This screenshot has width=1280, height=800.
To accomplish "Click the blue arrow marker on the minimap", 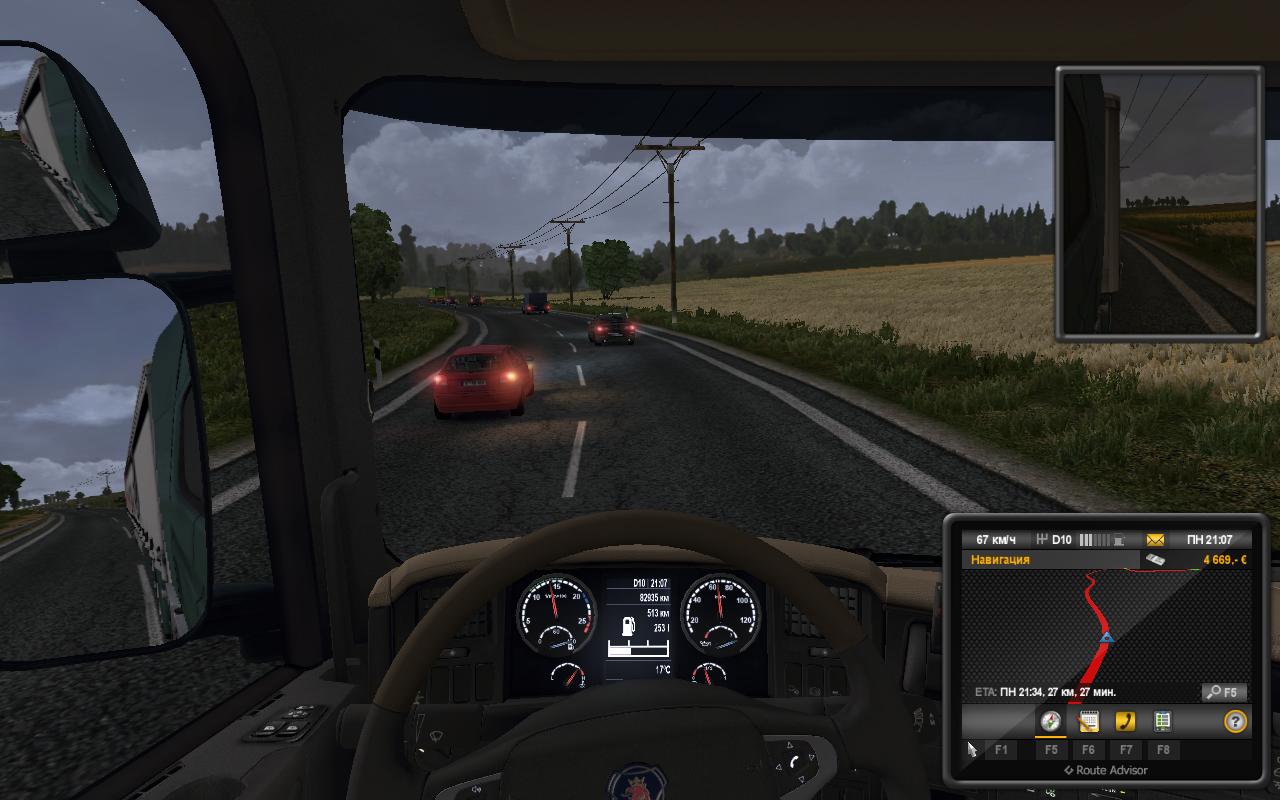I will tap(1105, 638).
